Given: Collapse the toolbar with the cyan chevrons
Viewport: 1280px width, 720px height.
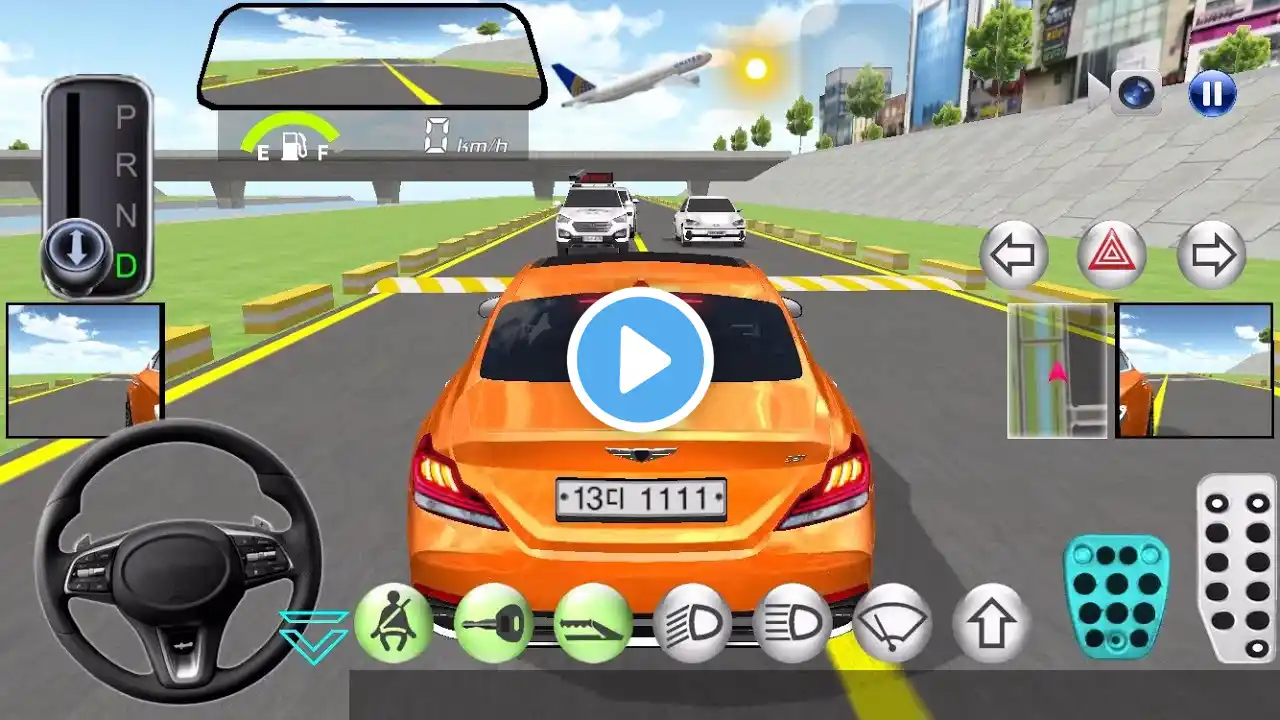Looking at the screenshot, I should pyautogui.click(x=313, y=636).
